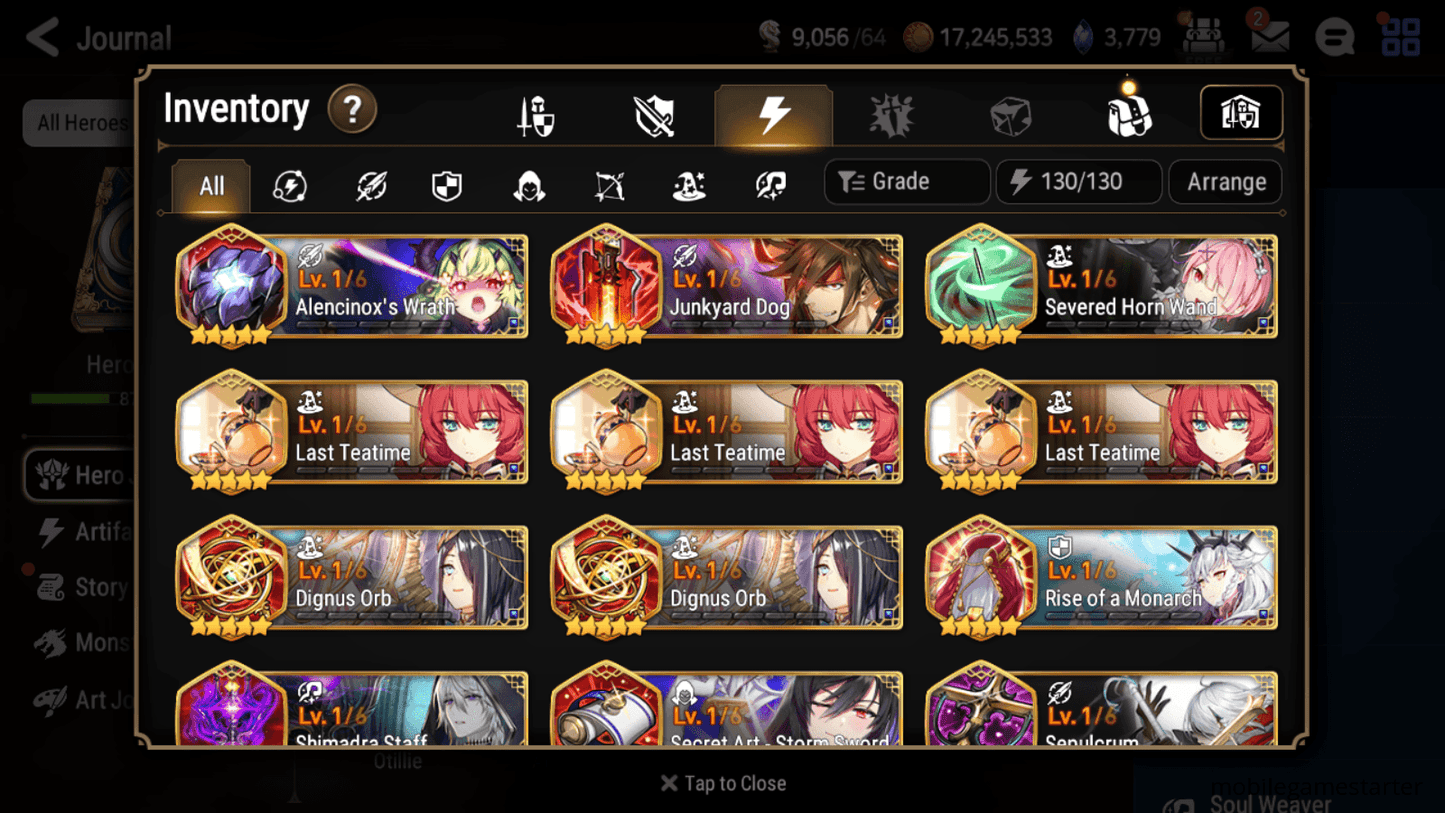Open the help icon beside Inventory title
This screenshot has width=1445, height=813.
click(352, 110)
